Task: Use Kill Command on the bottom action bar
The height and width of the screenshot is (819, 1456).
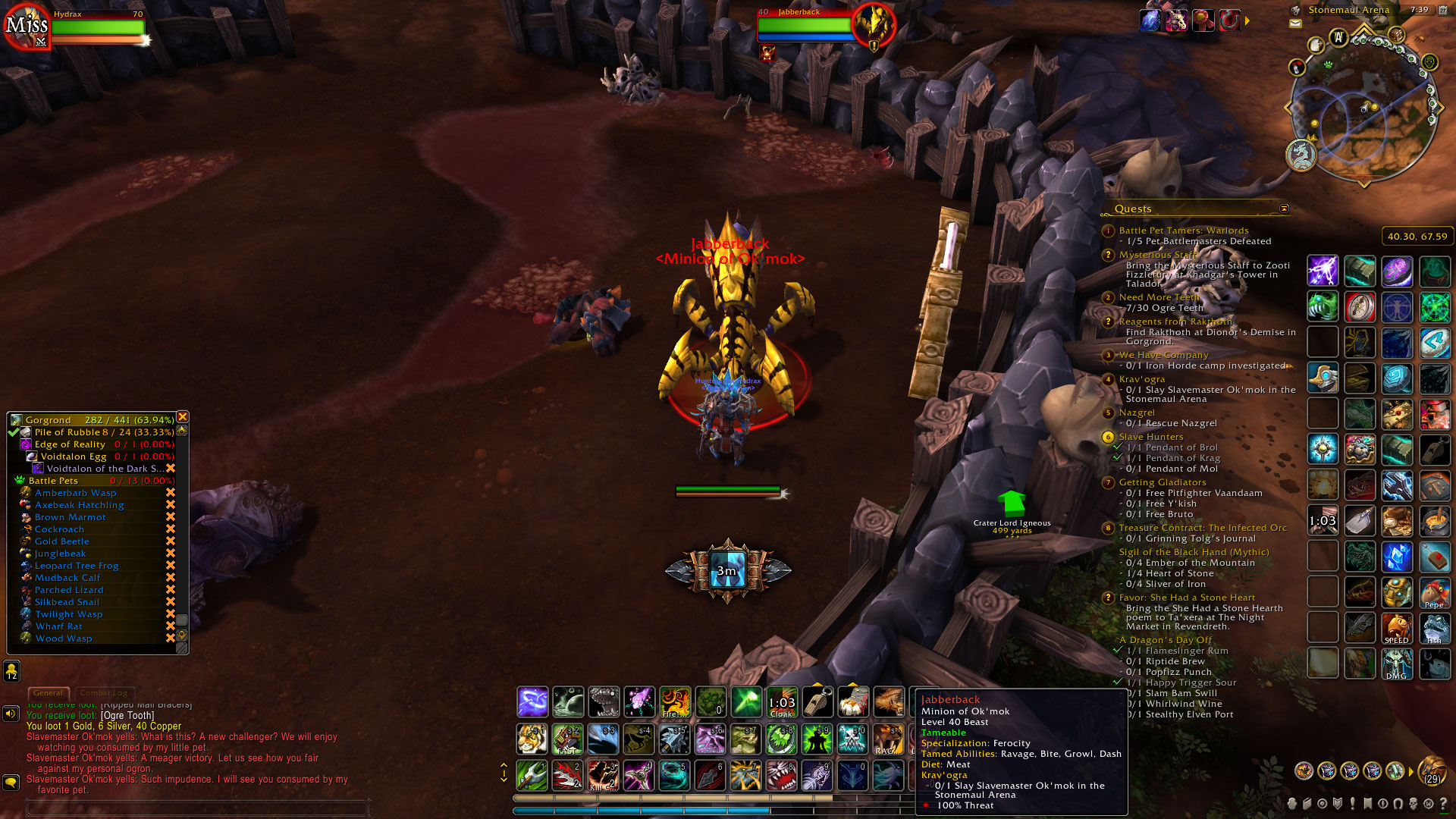Action: click(602, 777)
